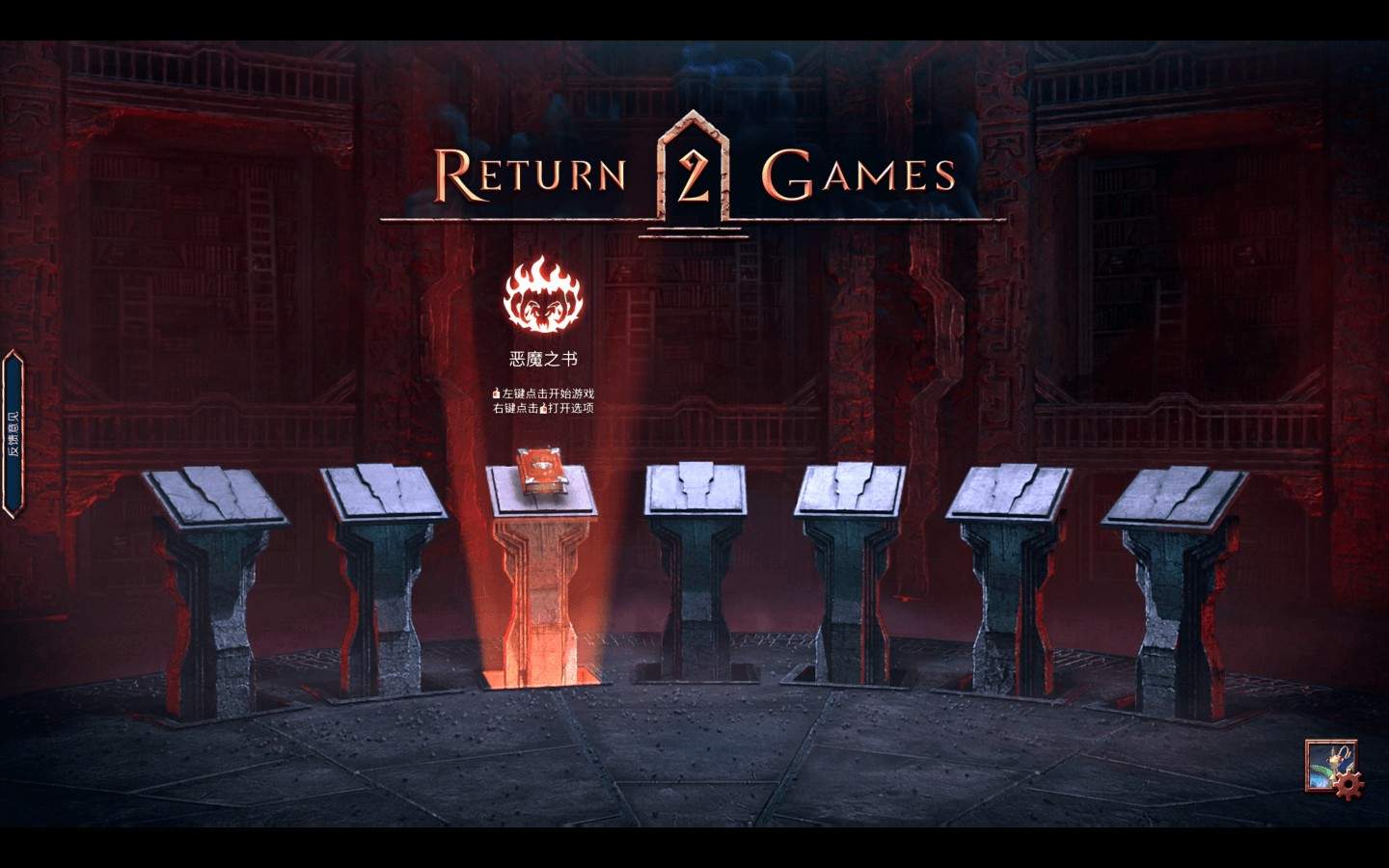Click the glowing book on the center pedestal
Screen dimensions: 1389x868
542,470
